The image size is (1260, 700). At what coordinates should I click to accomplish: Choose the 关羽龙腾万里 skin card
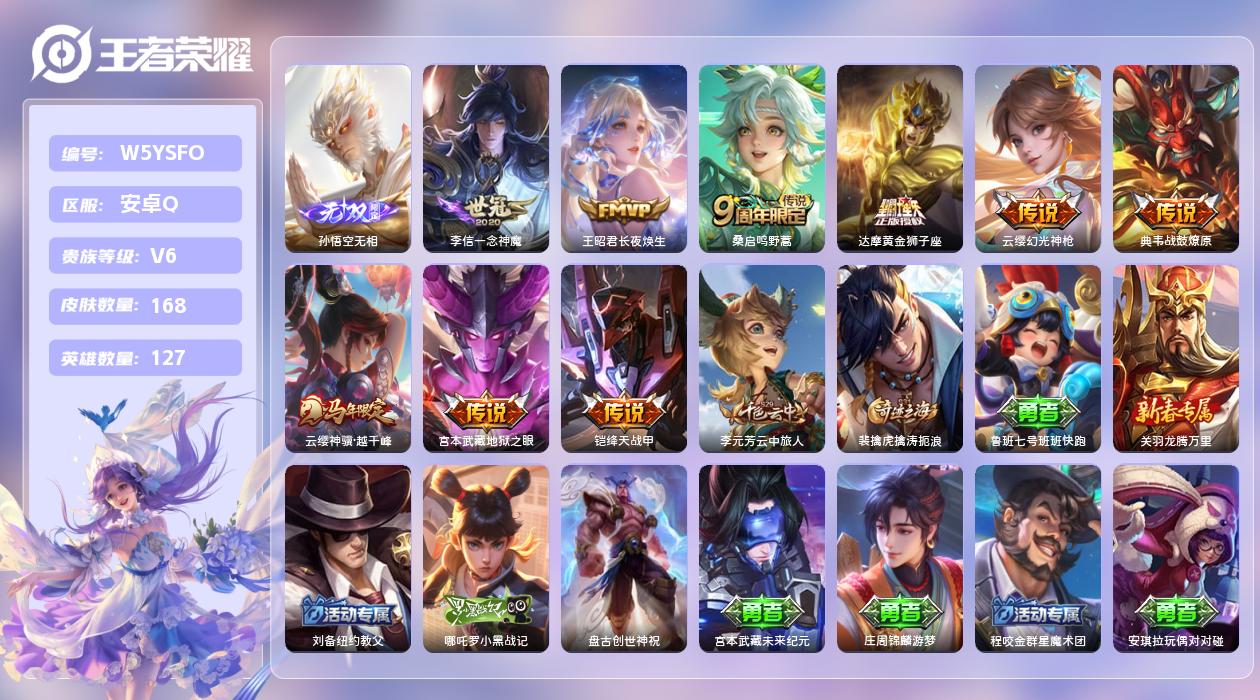click(x=1175, y=358)
